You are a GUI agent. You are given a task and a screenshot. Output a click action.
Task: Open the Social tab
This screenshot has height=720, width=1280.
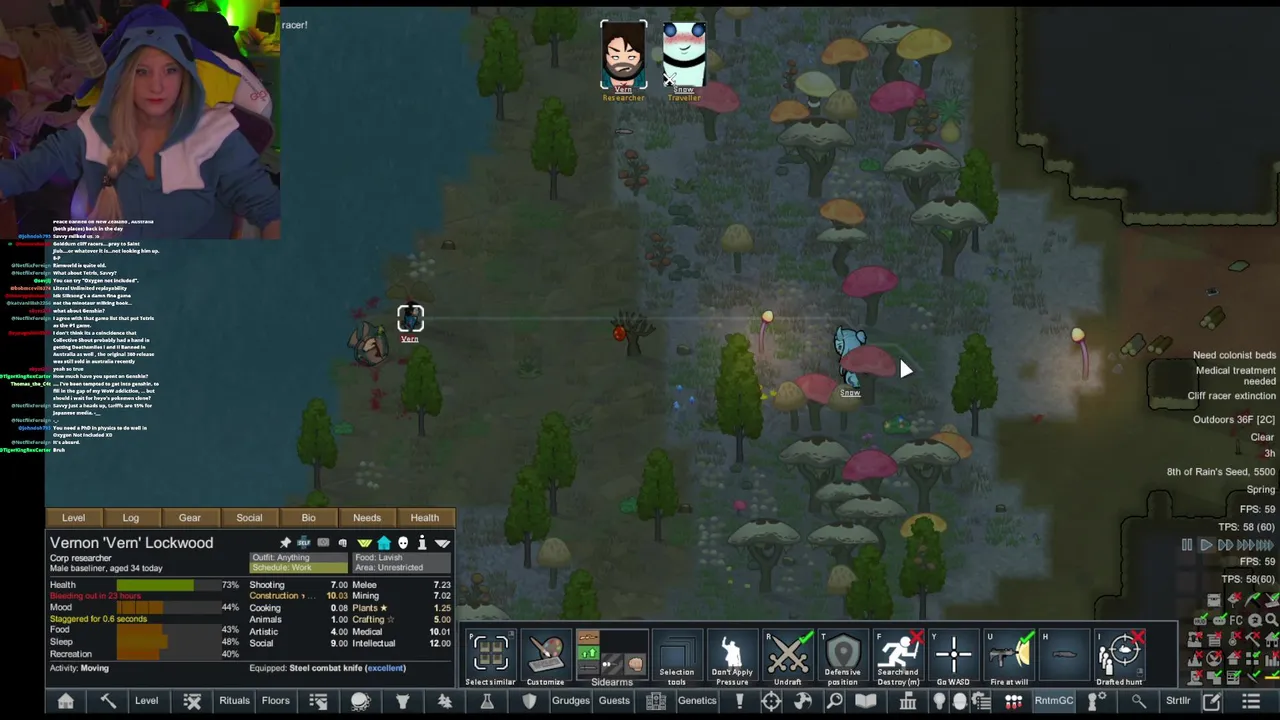(x=249, y=518)
